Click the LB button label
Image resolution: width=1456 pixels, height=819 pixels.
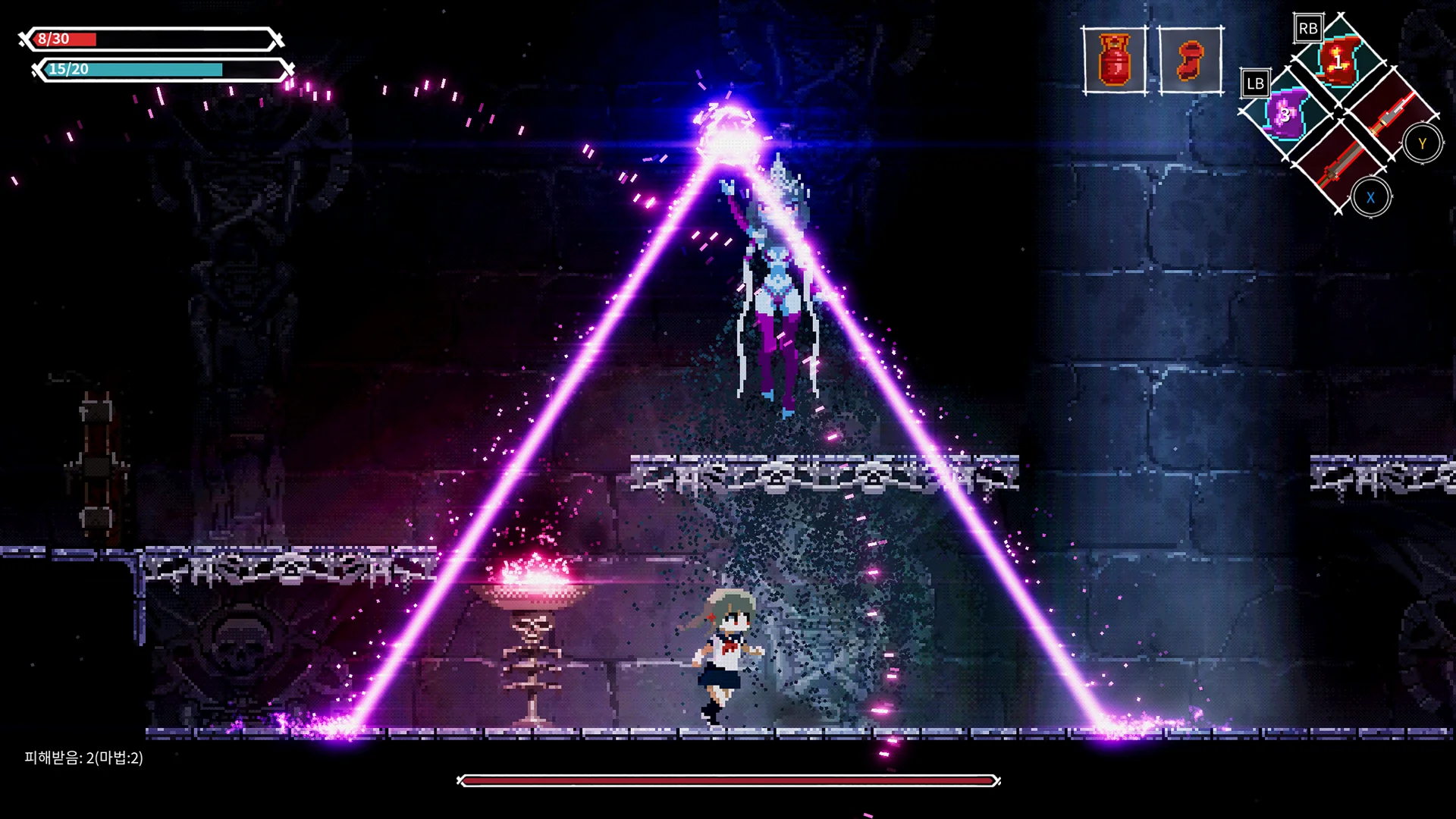coord(1257,82)
